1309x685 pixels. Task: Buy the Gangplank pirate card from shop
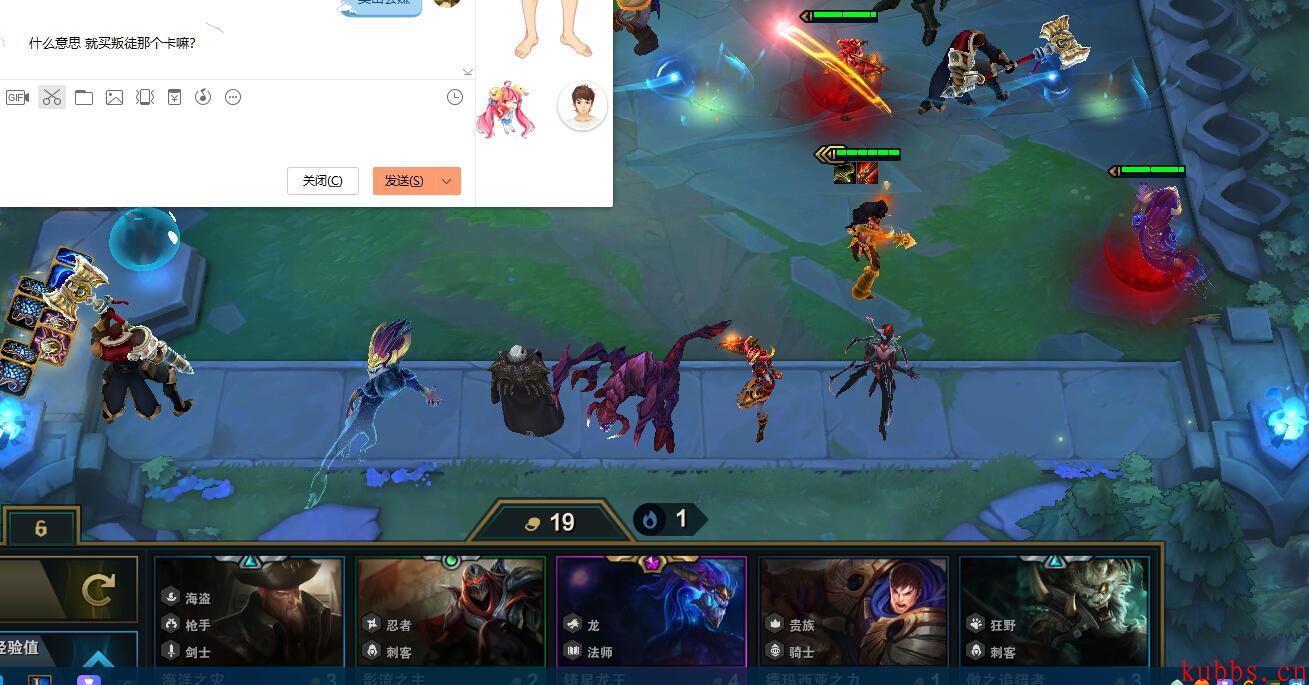click(x=249, y=612)
